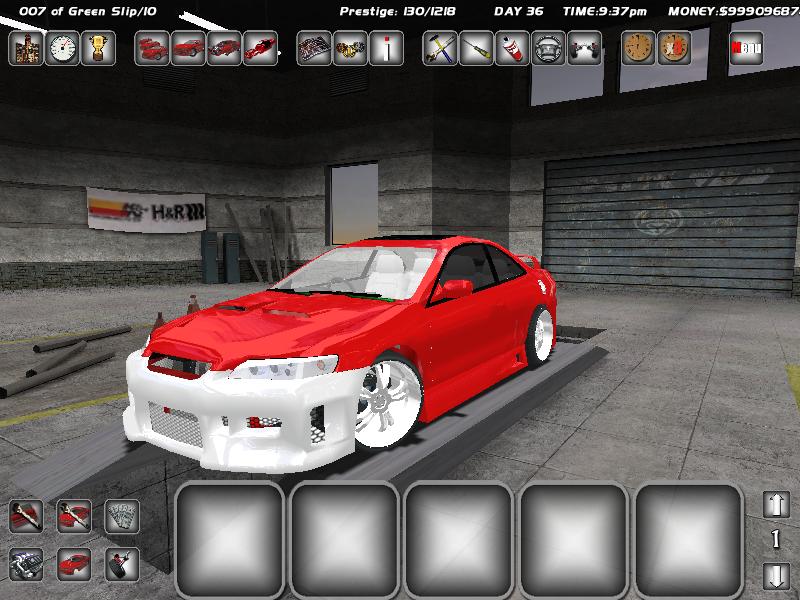
Task: Click the down arrow page button
Action: tap(776, 576)
